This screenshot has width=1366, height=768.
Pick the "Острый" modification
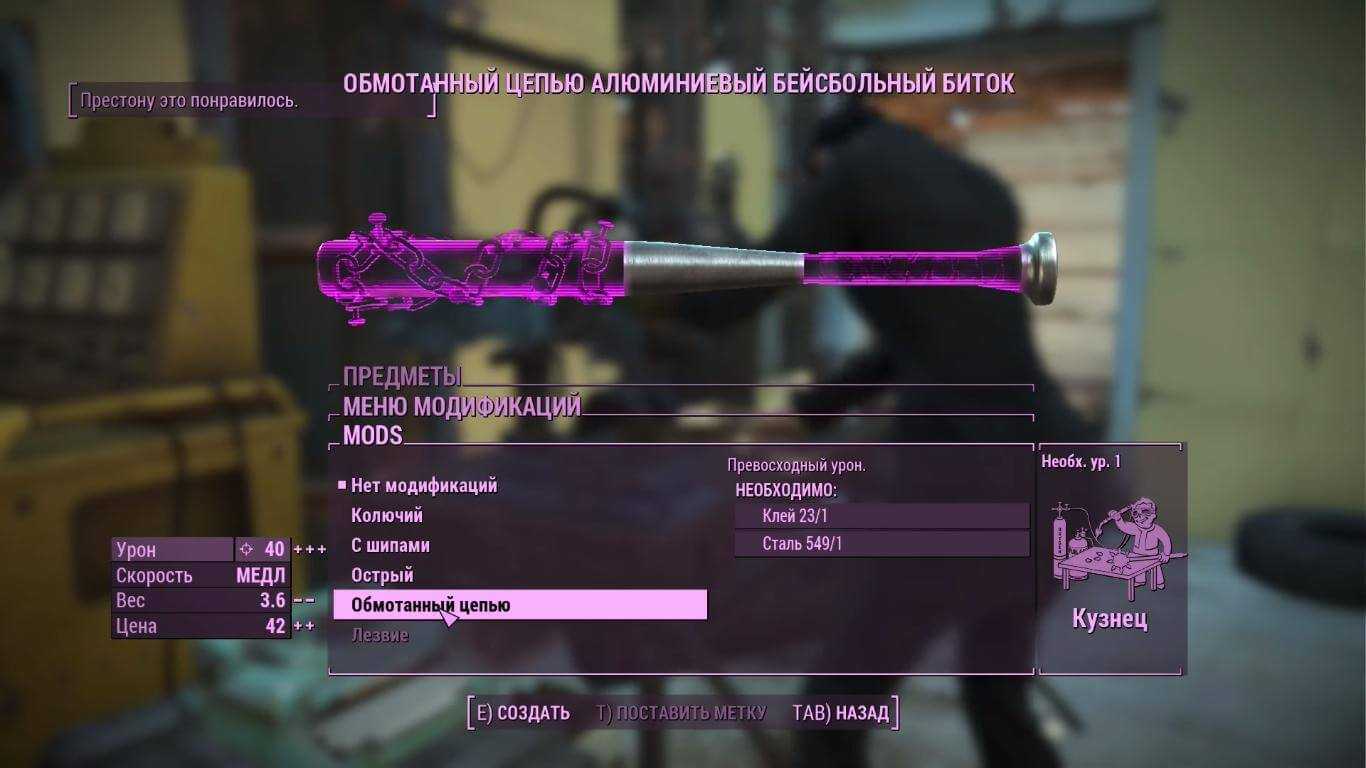click(382, 576)
